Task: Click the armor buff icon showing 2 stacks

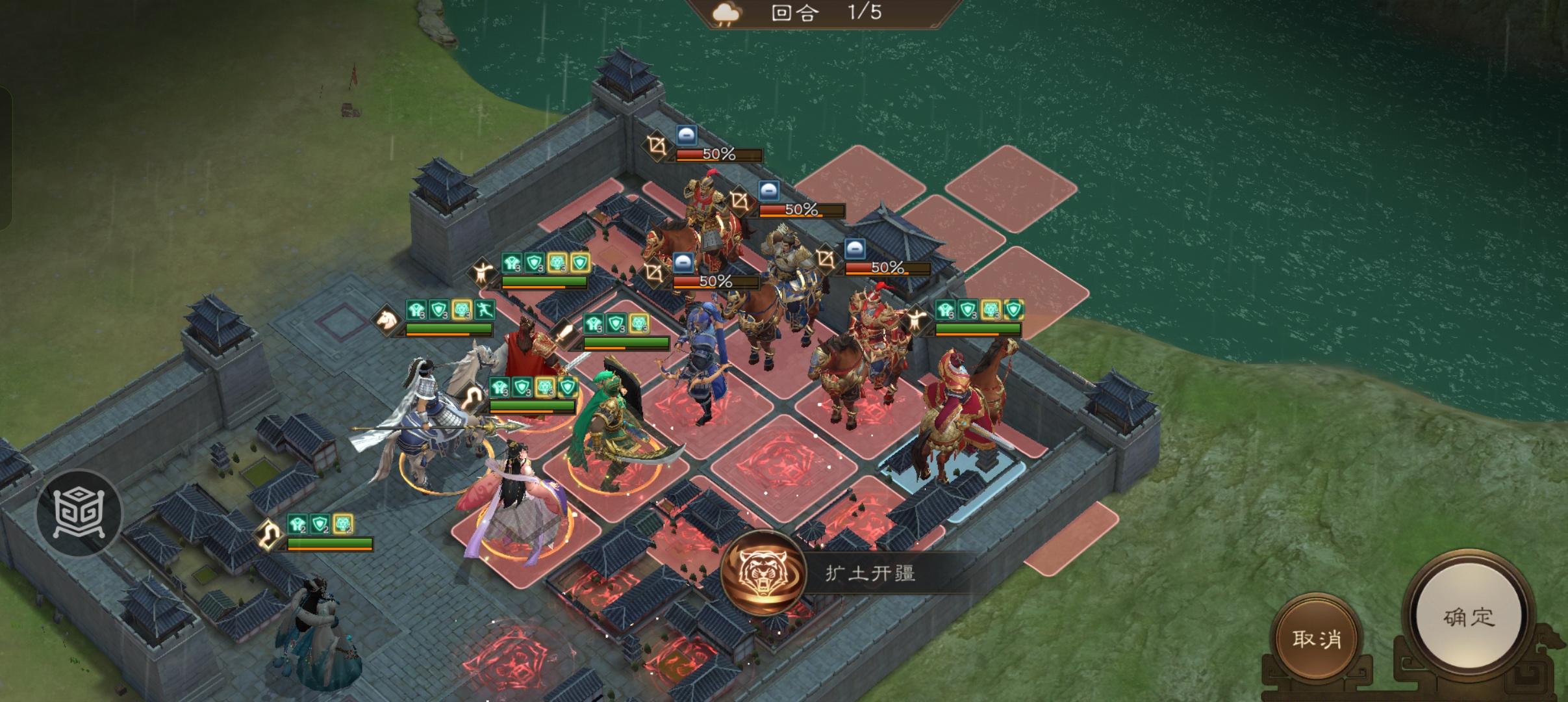Action: [297, 523]
